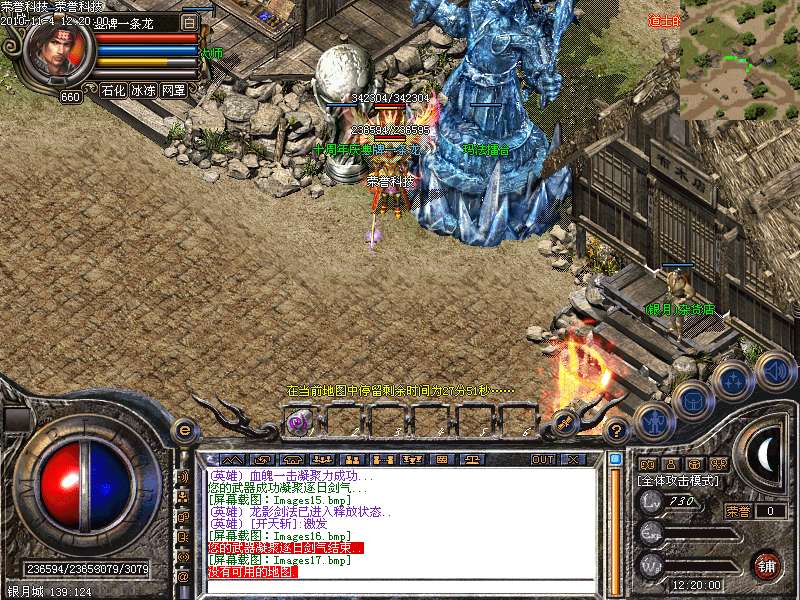This screenshot has width=800, height=600.
Task: Select the 冰冻 status button
Action: 143,90
